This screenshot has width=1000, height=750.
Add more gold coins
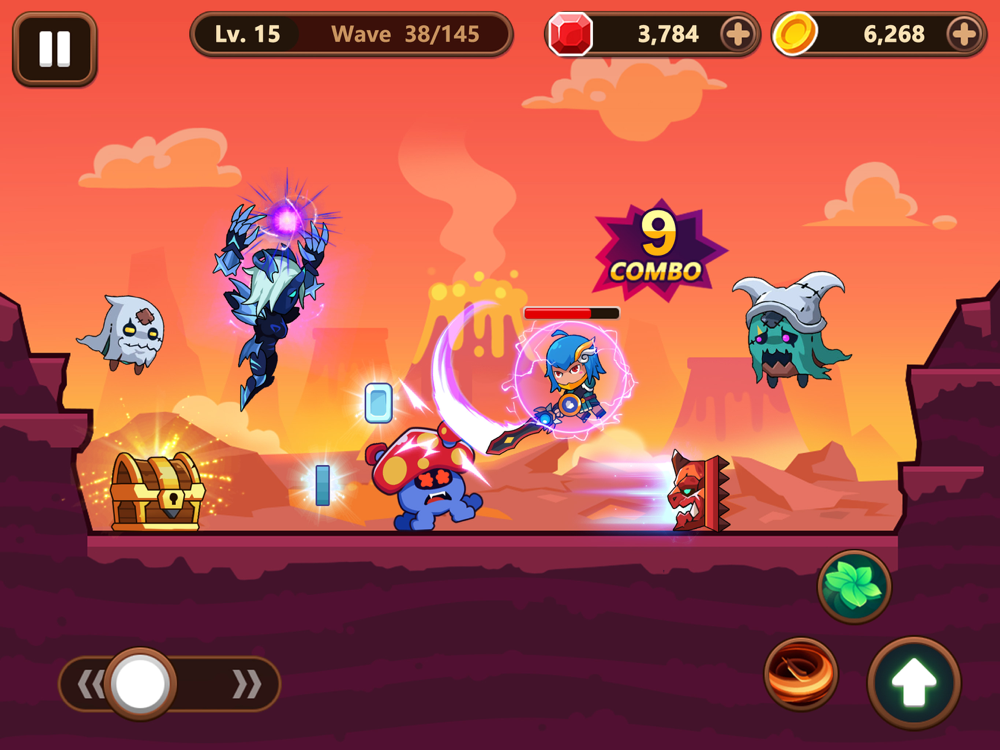tap(964, 35)
